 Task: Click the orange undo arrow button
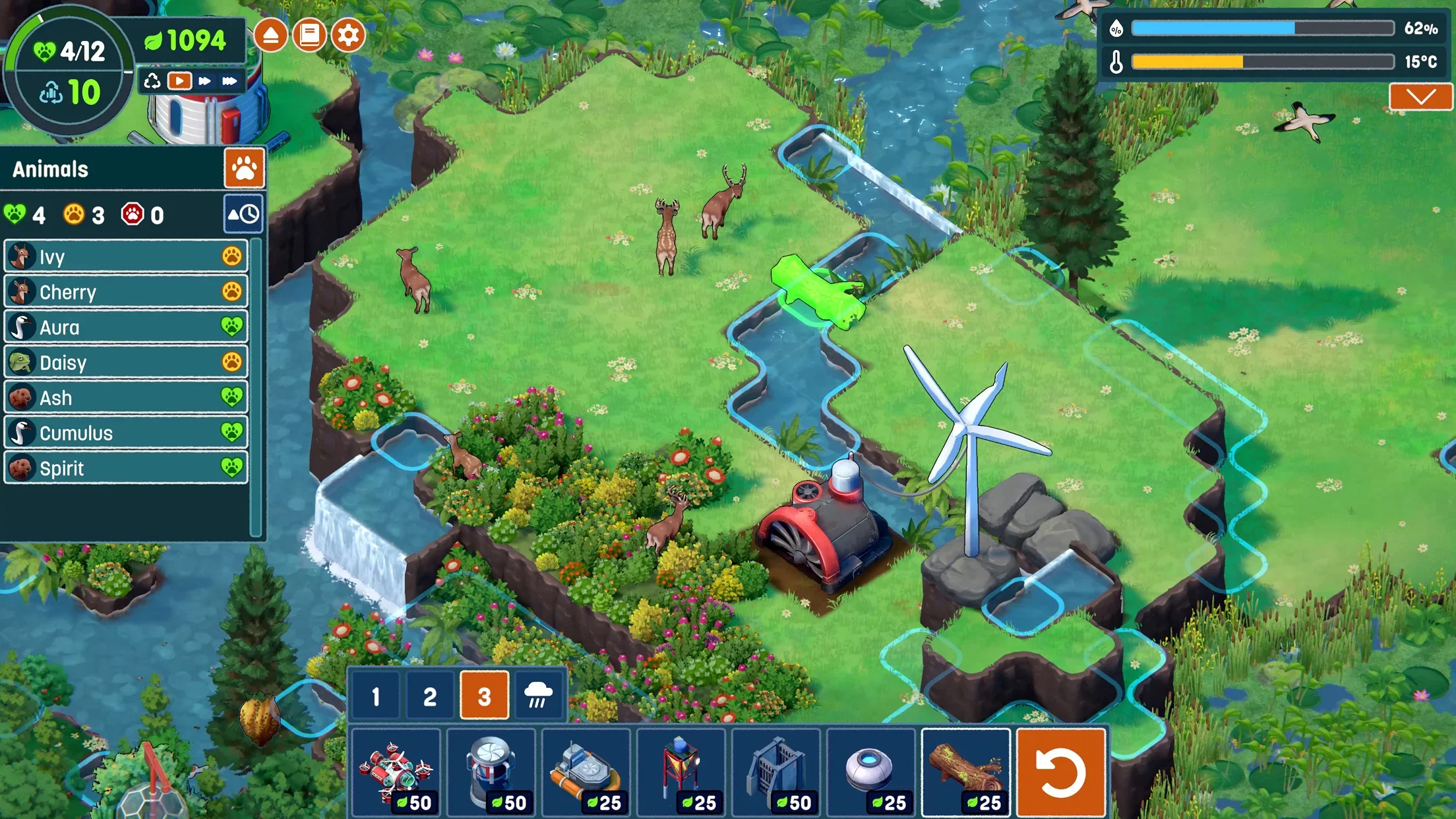(1060, 772)
